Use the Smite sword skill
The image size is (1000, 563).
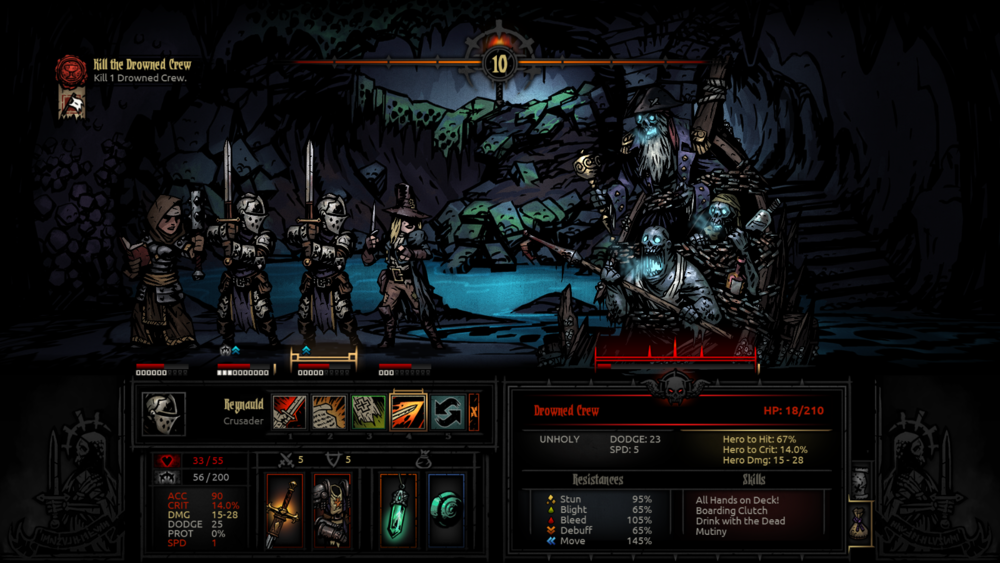click(290, 412)
